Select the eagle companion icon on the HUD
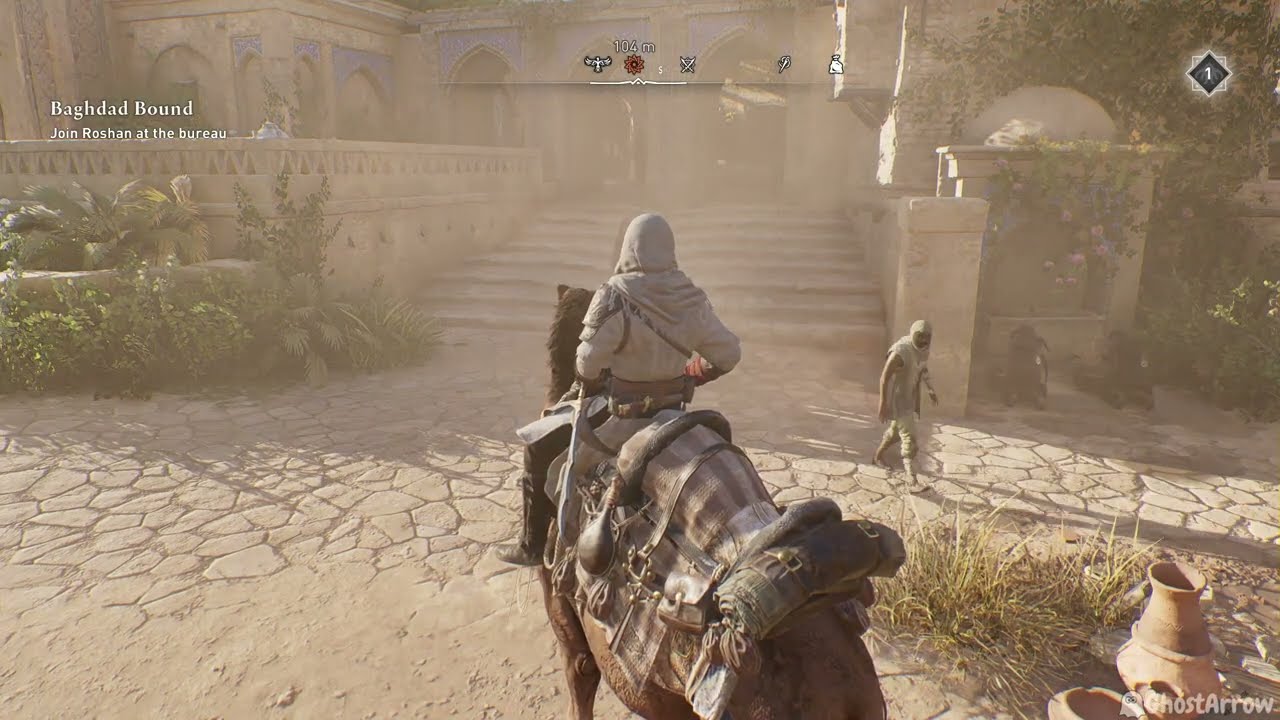This screenshot has width=1280, height=720. pyautogui.click(x=598, y=64)
